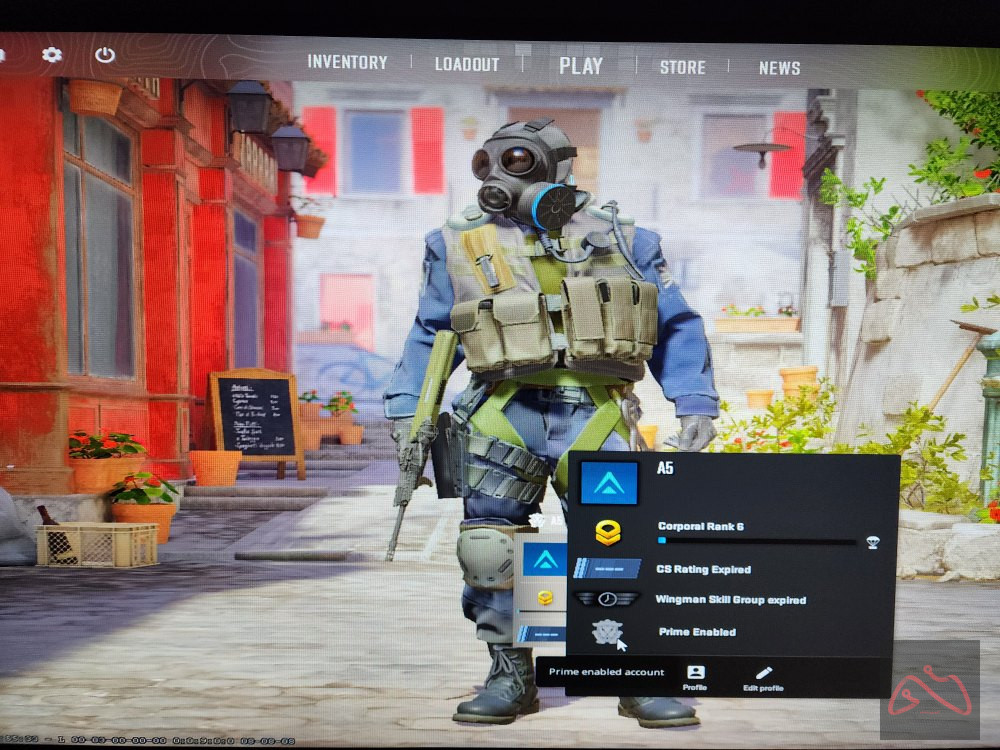Click the CS Rating Expired badge
1000x750 pixels.
point(608,568)
